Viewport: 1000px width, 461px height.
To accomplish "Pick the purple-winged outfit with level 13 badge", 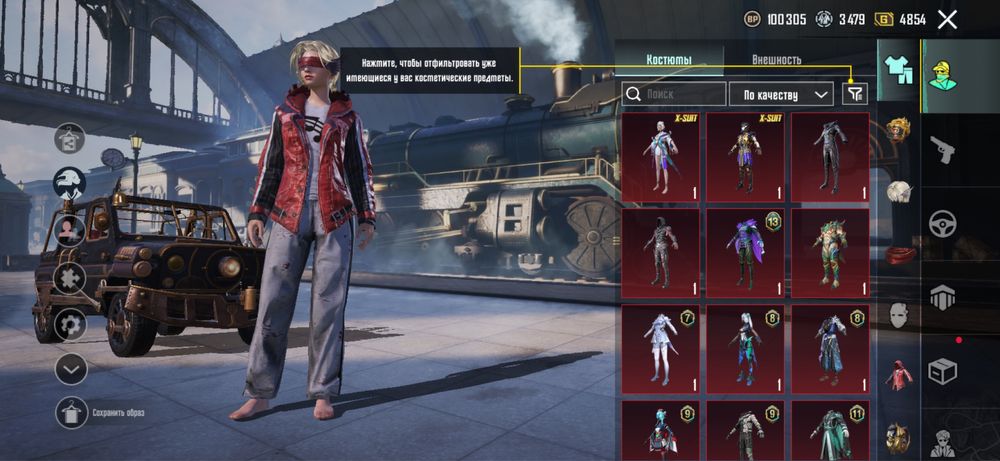I will coord(745,252).
